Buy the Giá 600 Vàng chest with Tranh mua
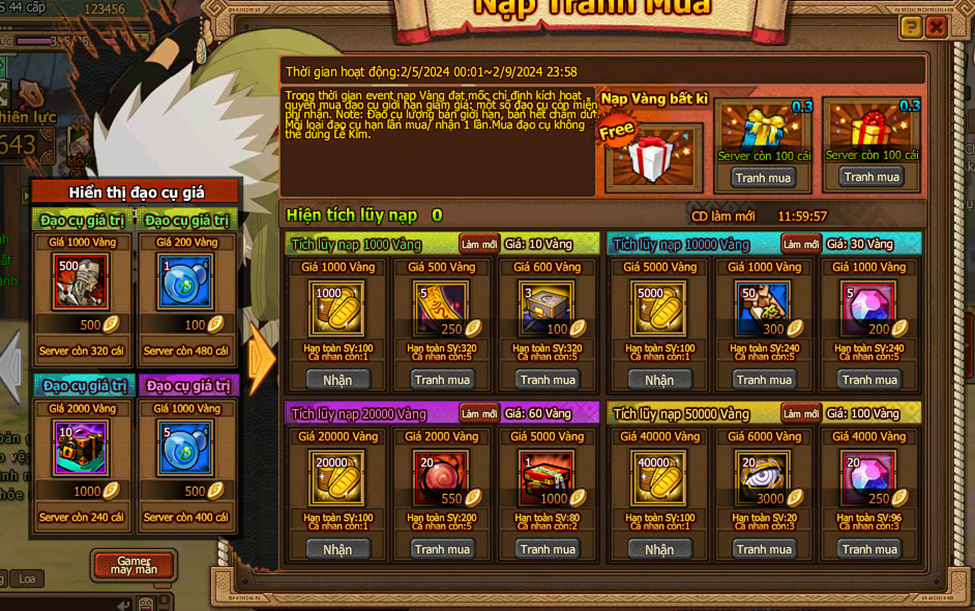975x611 pixels. coord(547,380)
